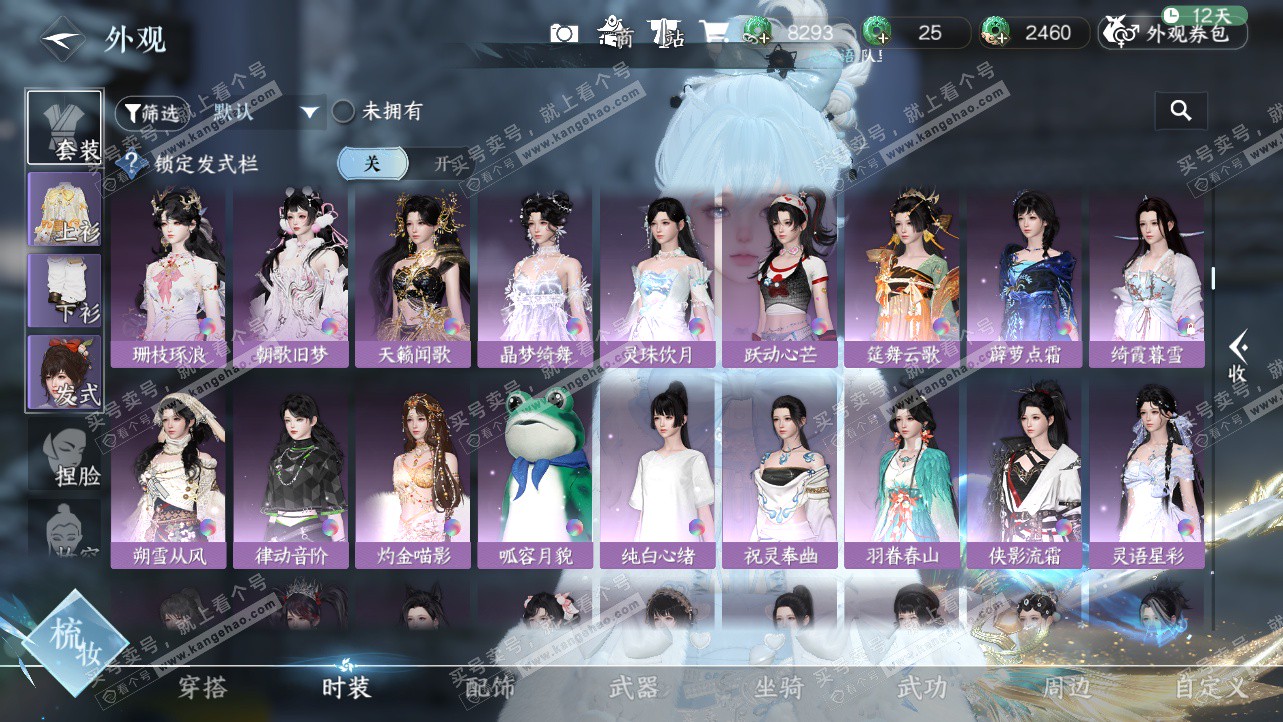Select the 上衫 category
The image size is (1283, 722).
coord(65,208)
